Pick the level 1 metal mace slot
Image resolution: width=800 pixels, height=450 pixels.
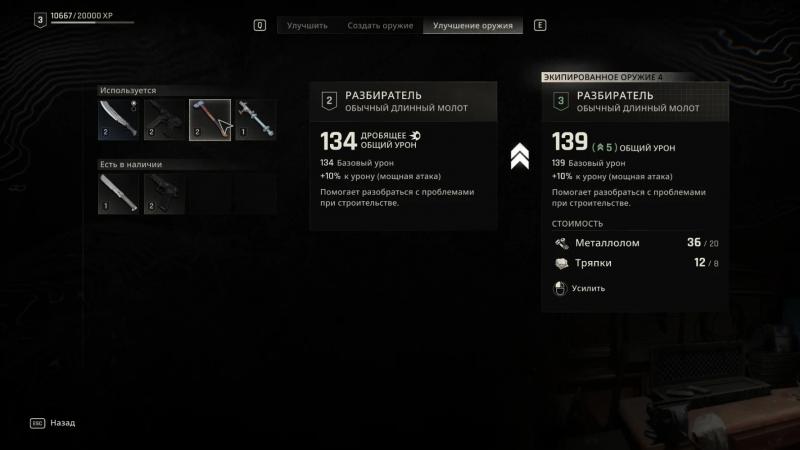[x=255, y=119]
